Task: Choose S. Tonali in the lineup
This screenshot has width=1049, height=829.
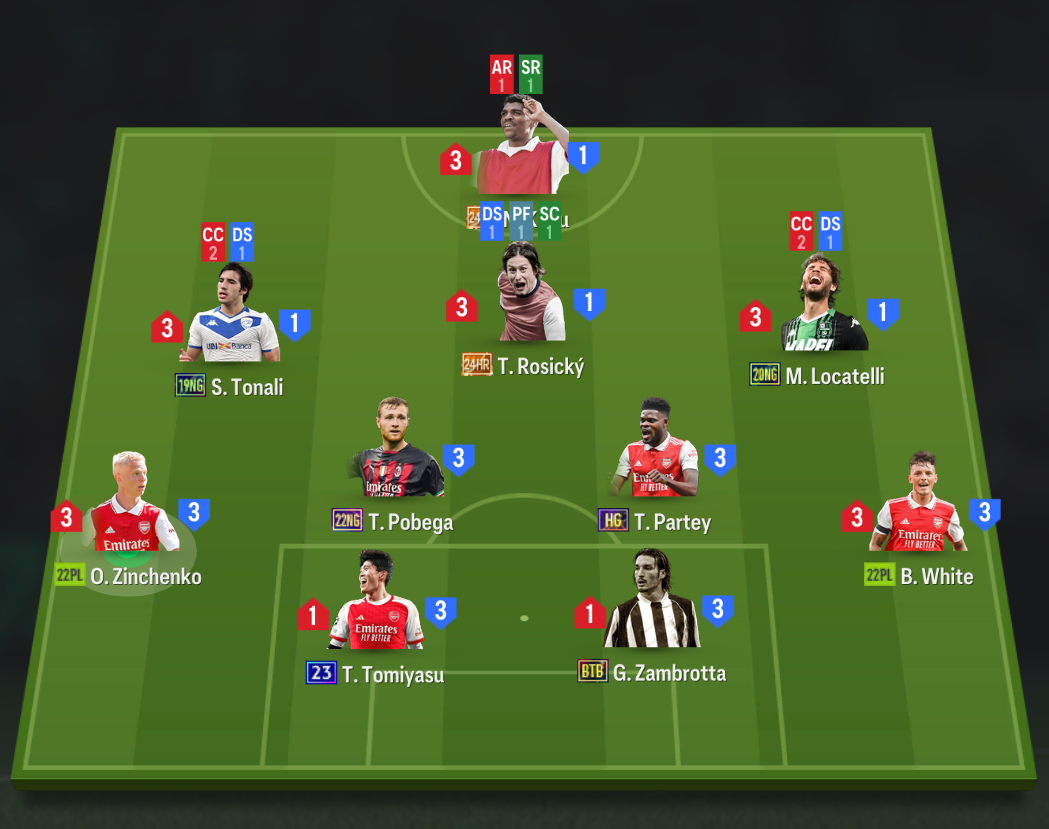Action: pos(233,318)
